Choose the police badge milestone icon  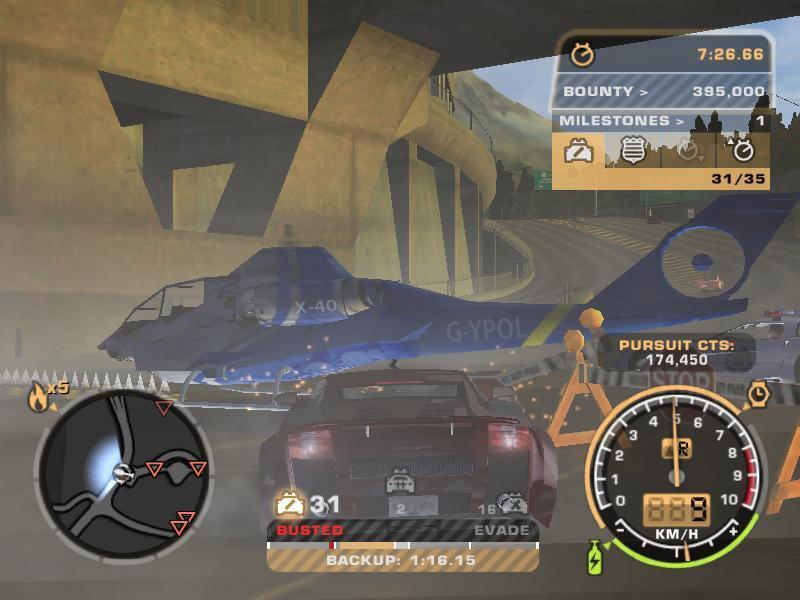pyautogui.click(x=633, y=151)
